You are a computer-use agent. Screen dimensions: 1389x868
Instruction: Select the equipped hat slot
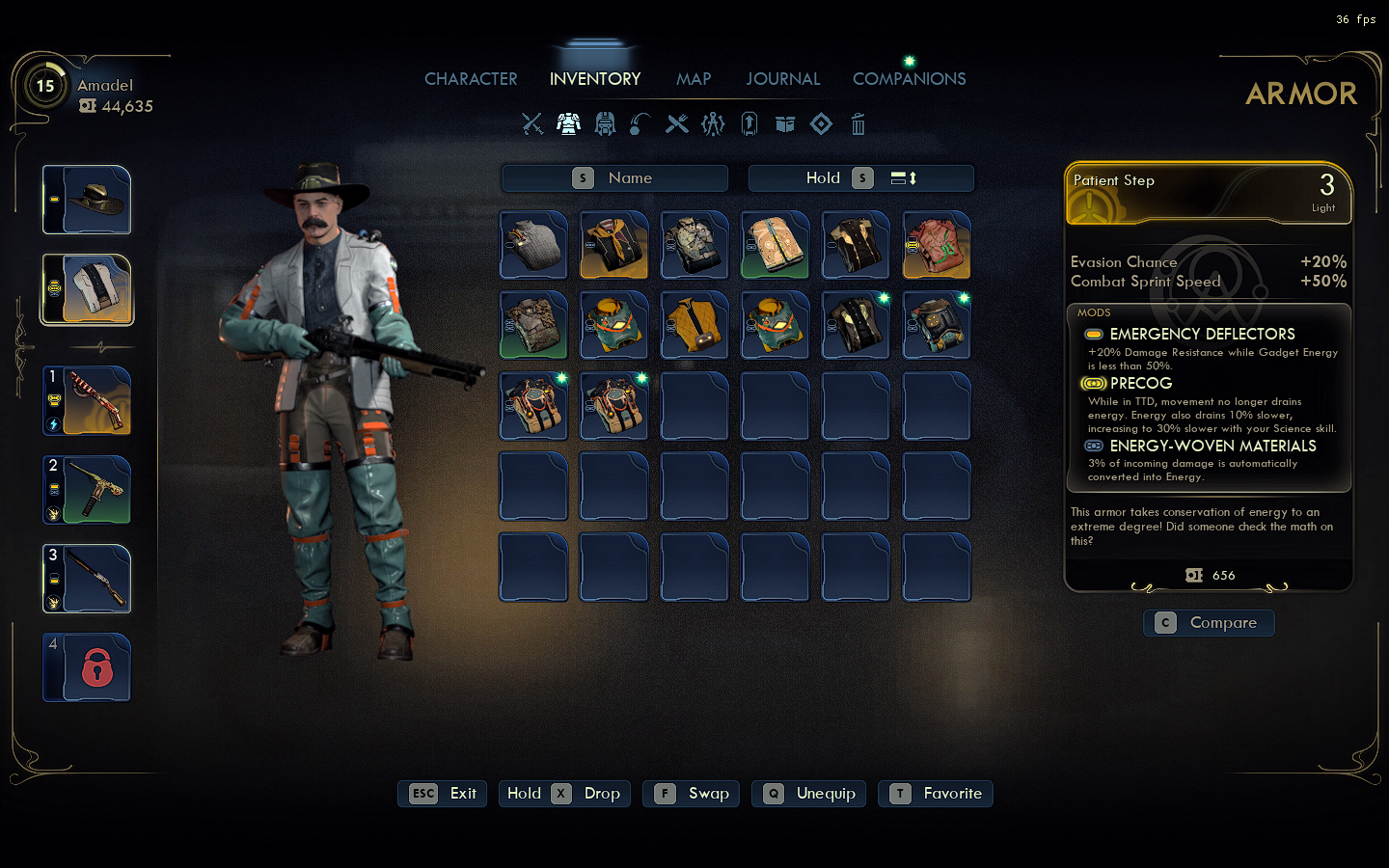(87, 200)
